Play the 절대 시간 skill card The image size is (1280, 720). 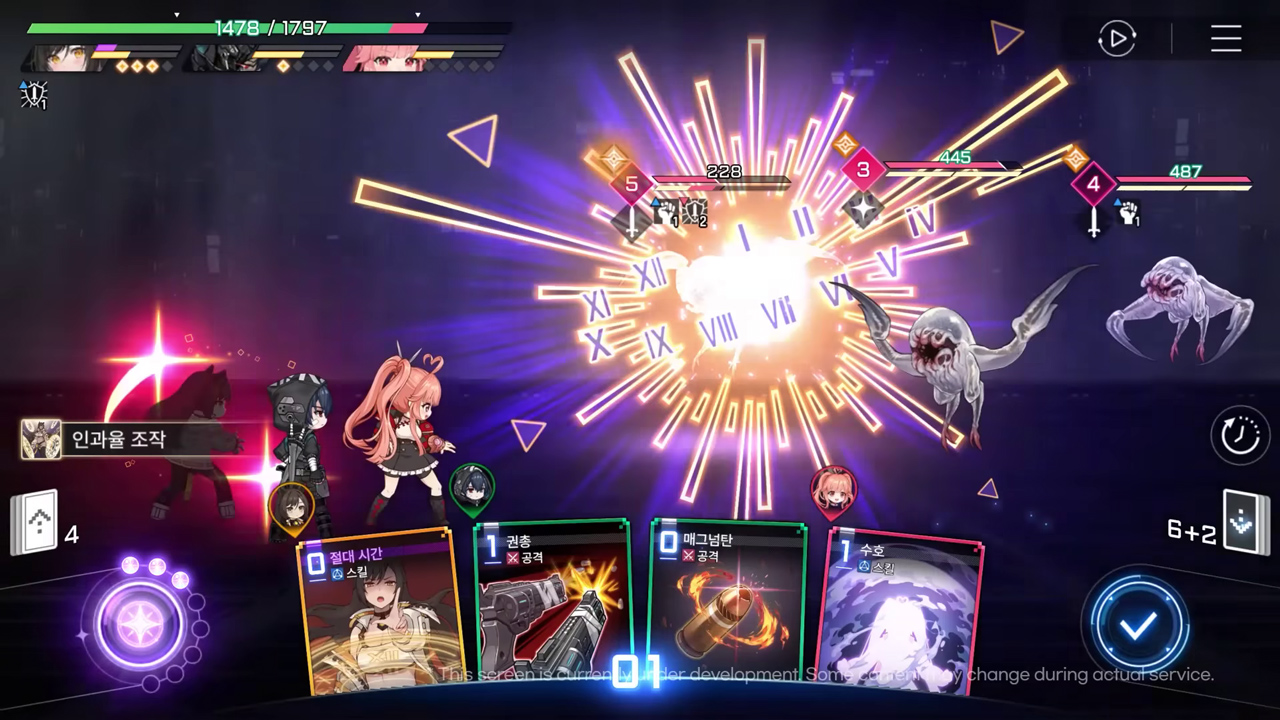click(380, 610)
